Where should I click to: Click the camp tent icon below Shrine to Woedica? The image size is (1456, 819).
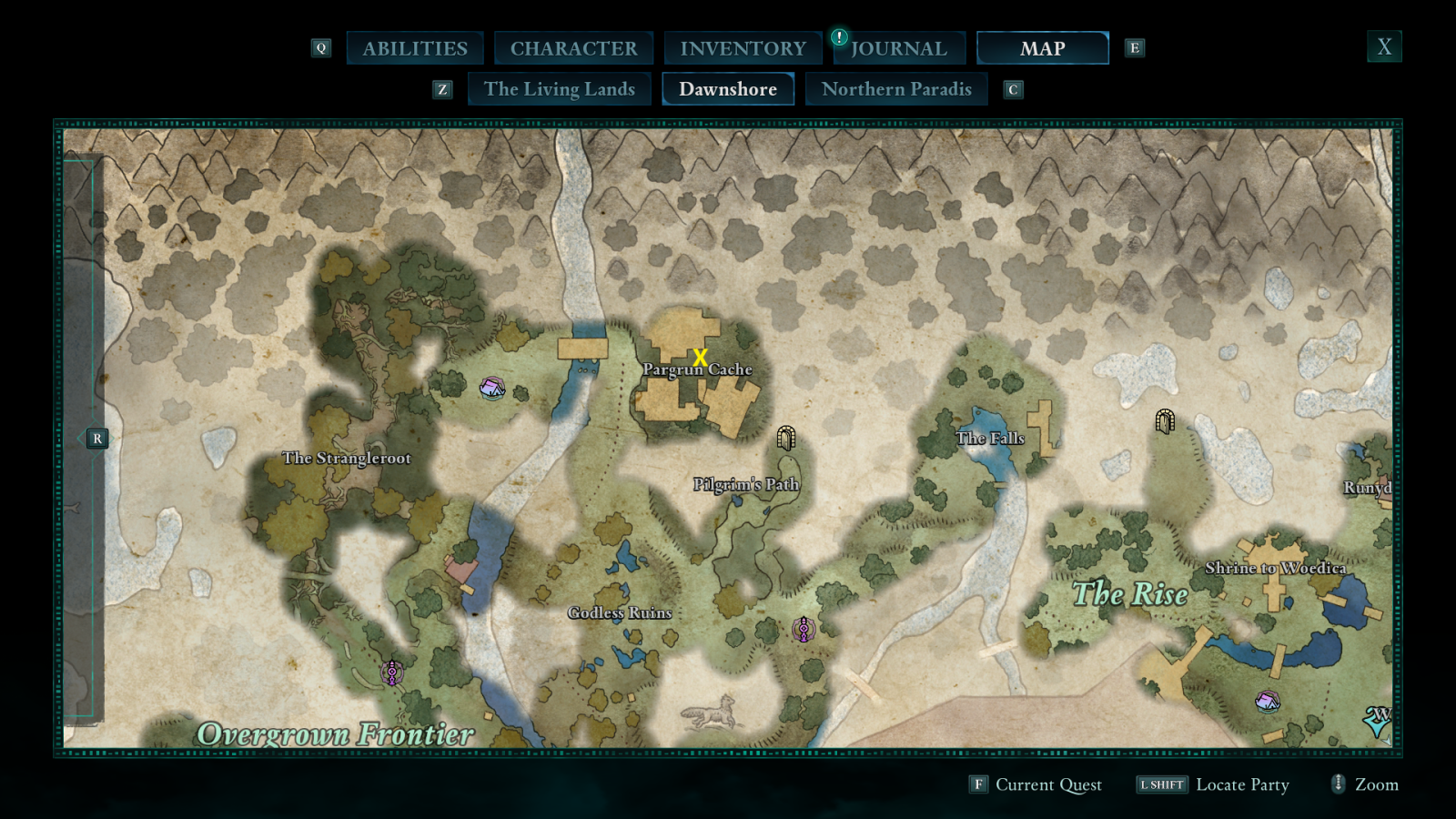click(x=1268, y=702)
